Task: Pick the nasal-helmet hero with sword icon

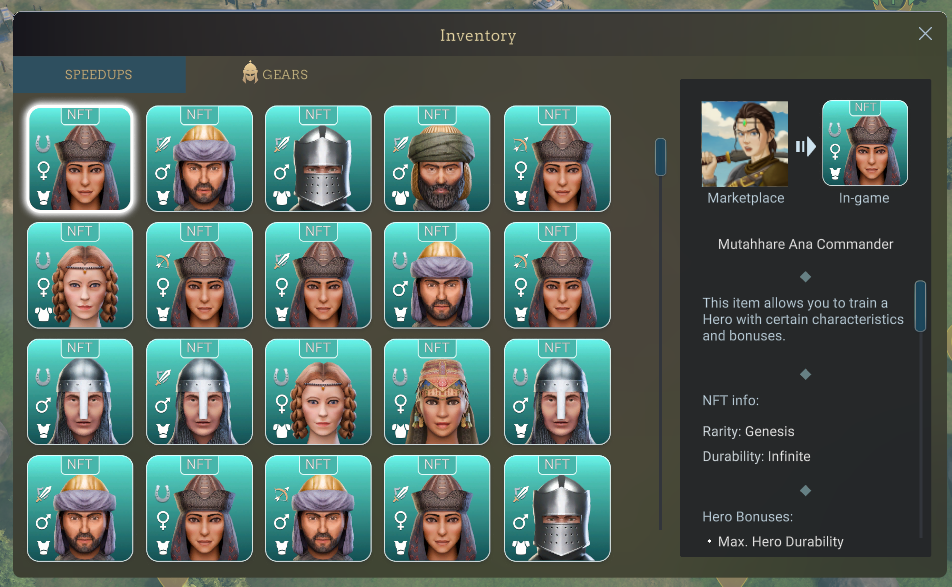Action: click(x=199, y=392)
